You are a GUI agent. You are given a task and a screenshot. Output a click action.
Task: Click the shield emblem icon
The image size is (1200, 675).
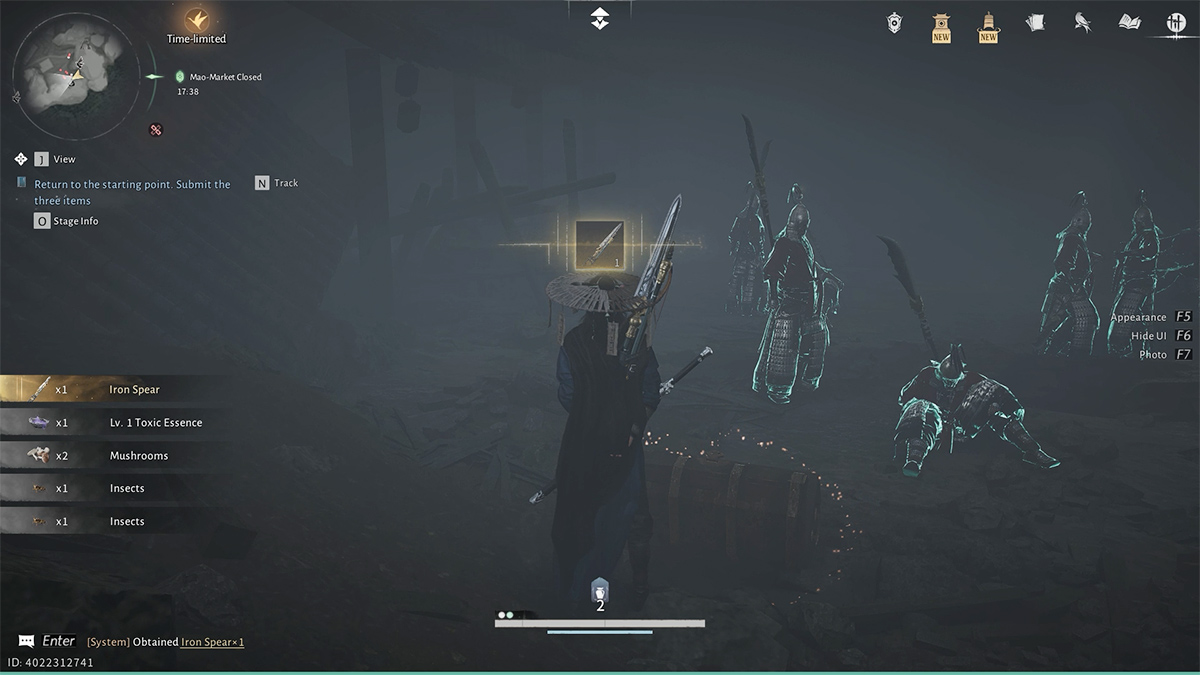point(894,22)
